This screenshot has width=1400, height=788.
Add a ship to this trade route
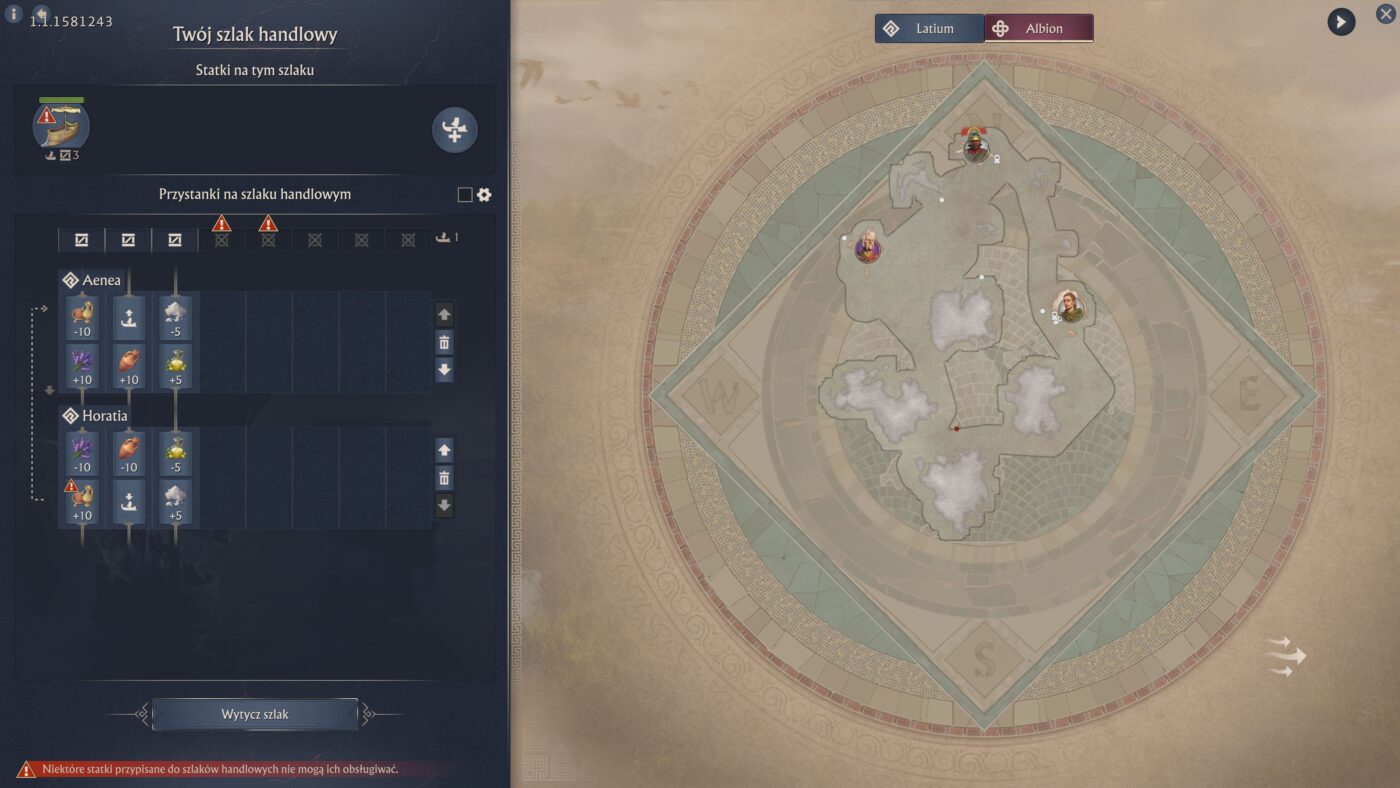coord(455,130)
